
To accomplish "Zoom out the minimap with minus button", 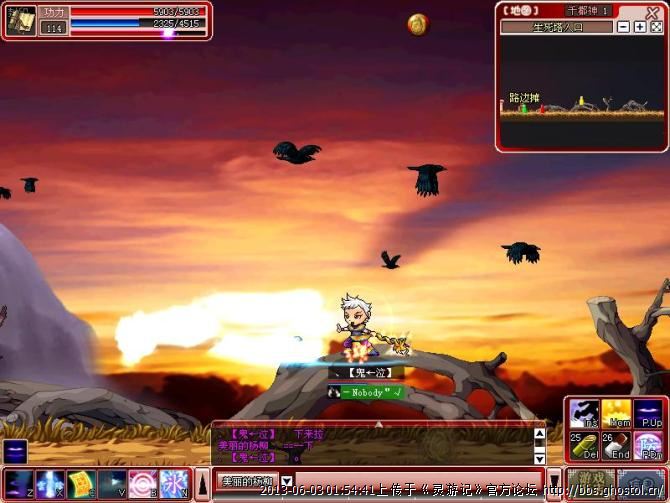I will click(x=624, y=27).
